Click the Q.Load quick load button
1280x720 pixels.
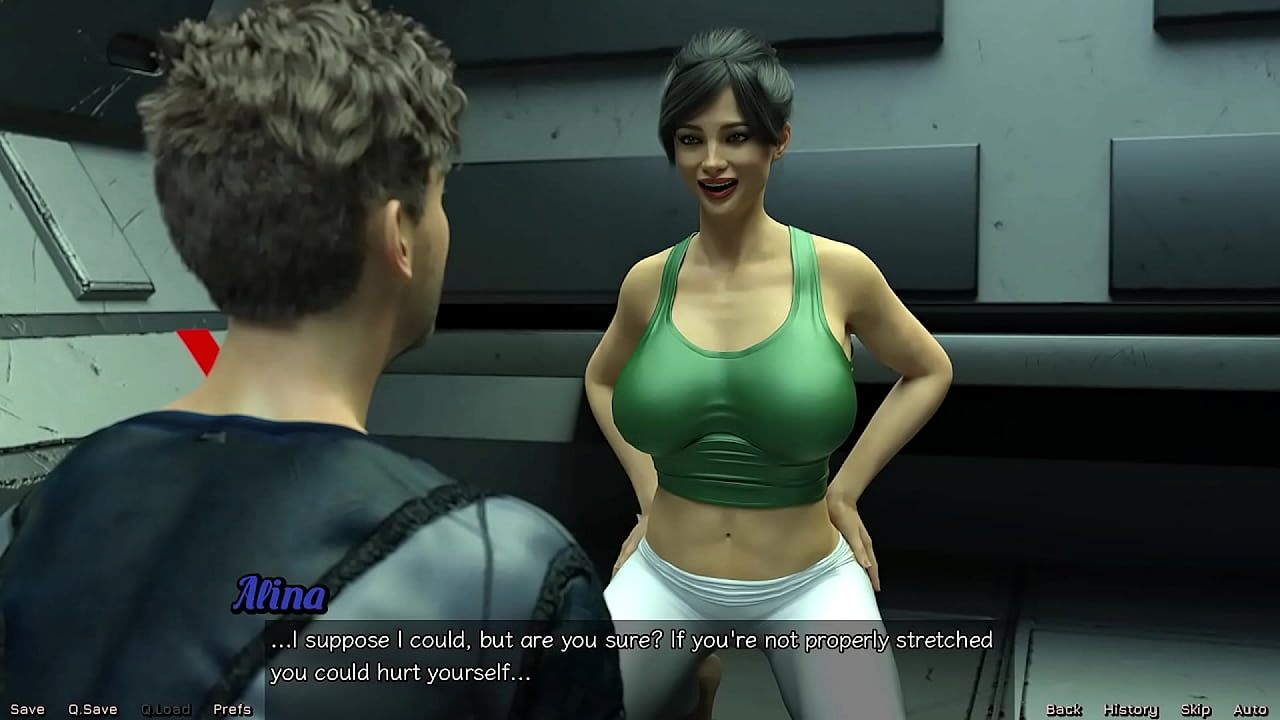(x=165, y=709)
